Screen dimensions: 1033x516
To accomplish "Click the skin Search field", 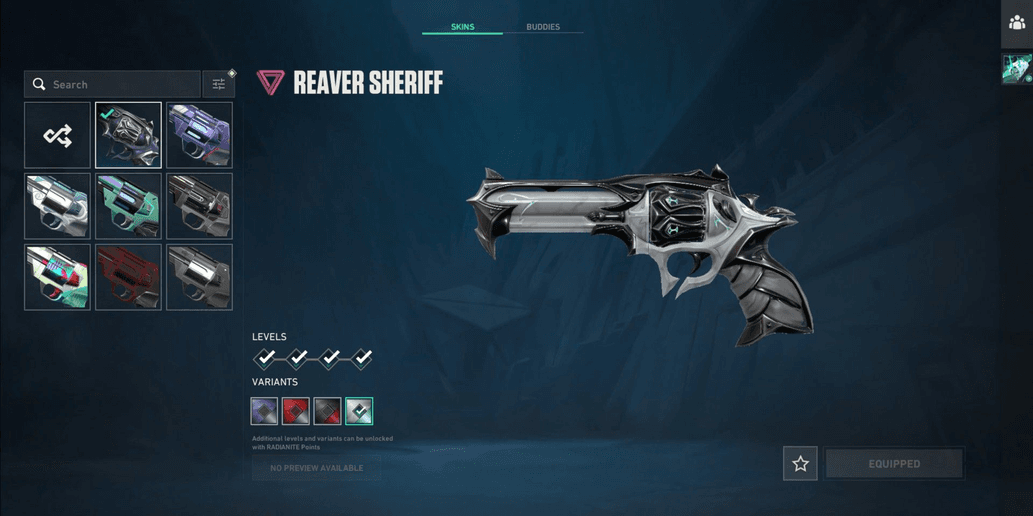I will 113,84.
